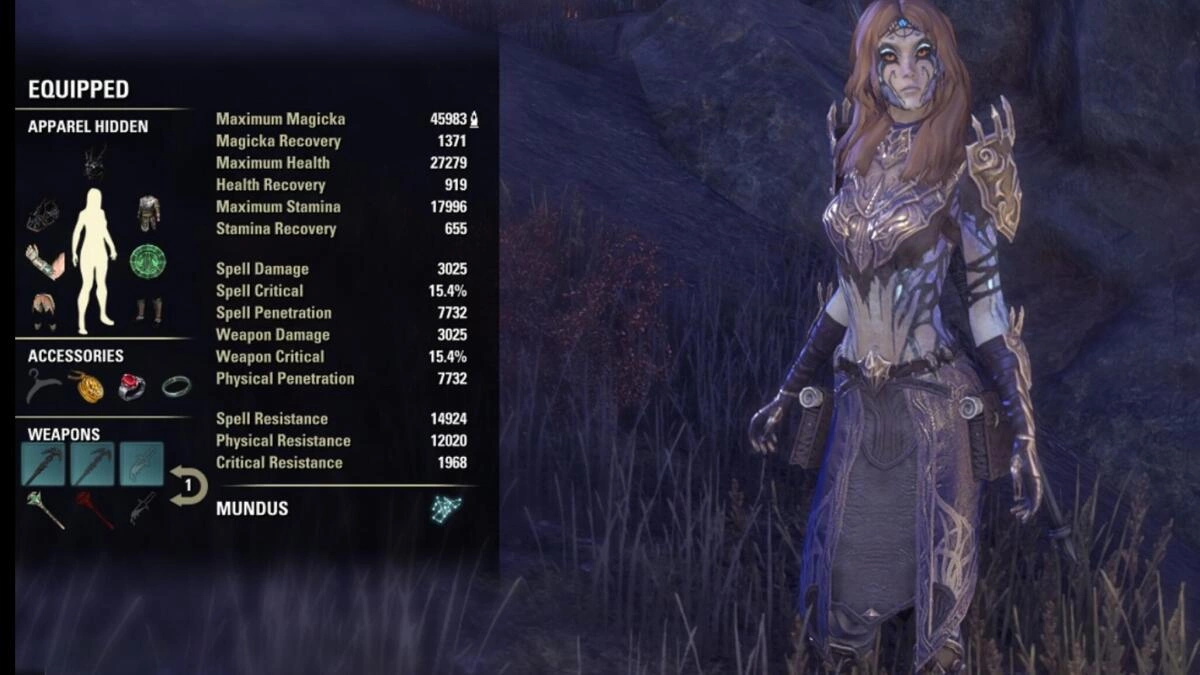
Task: Select the black dagger poison slot
Action: coord(141,507)
